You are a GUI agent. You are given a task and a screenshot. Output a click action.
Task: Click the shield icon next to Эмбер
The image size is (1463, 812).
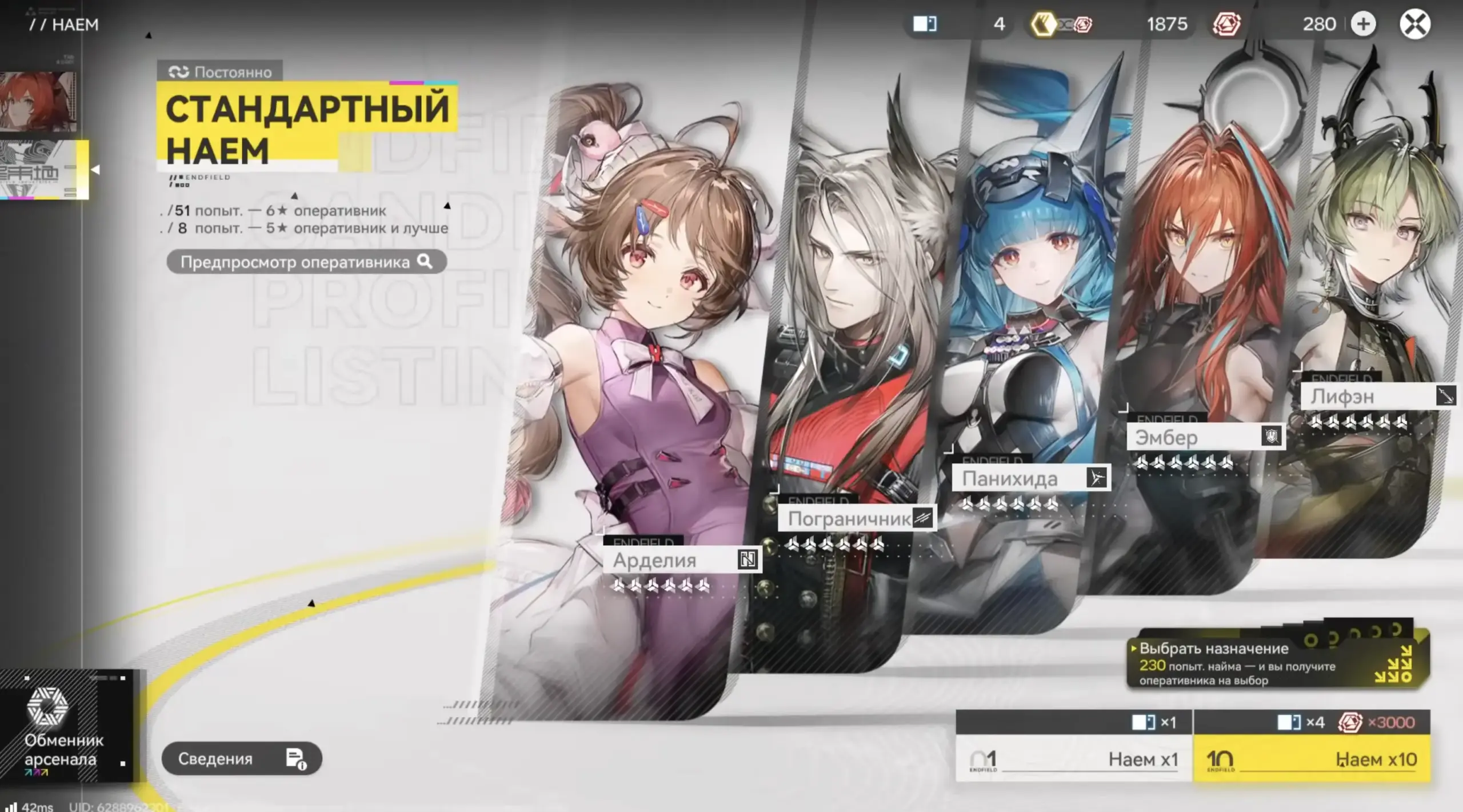(1272, 437)
